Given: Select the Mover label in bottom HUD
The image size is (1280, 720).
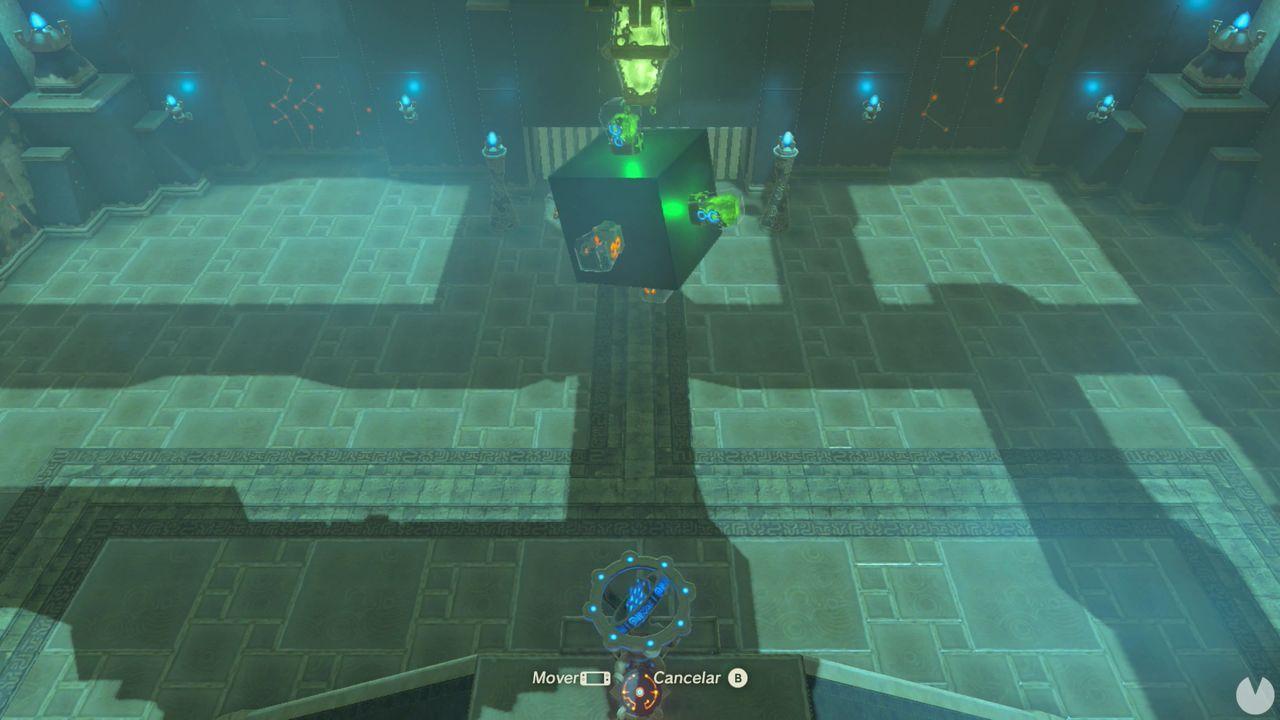Looking at the screenshot, I should pos(552,678).
